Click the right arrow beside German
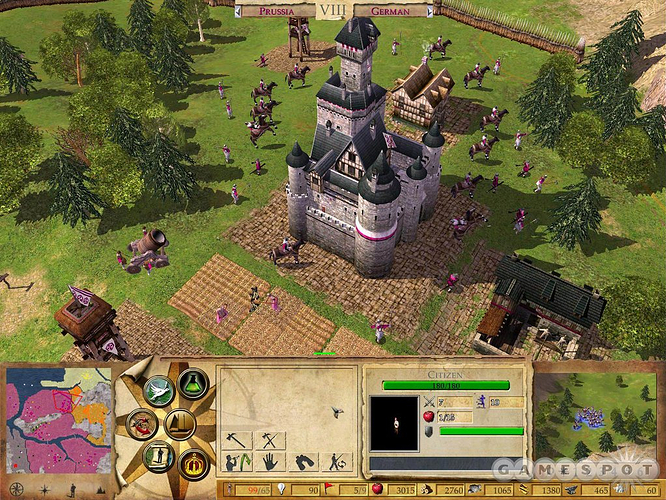 pos(429,11)
